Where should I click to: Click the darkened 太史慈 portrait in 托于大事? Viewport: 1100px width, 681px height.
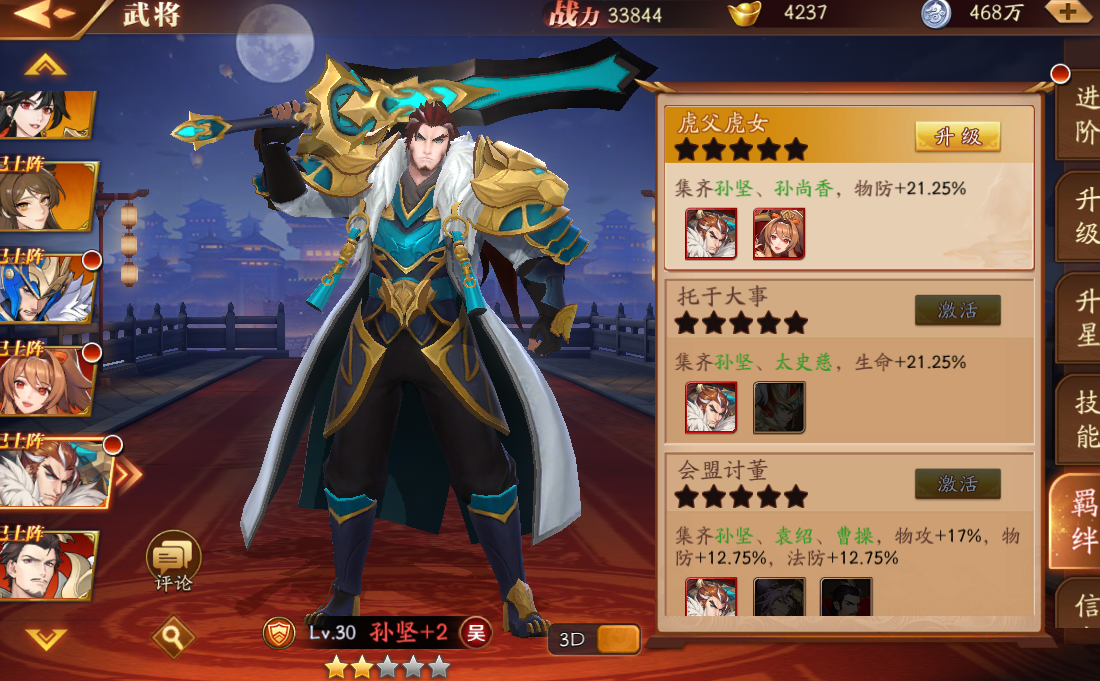[x=779, y=407]
